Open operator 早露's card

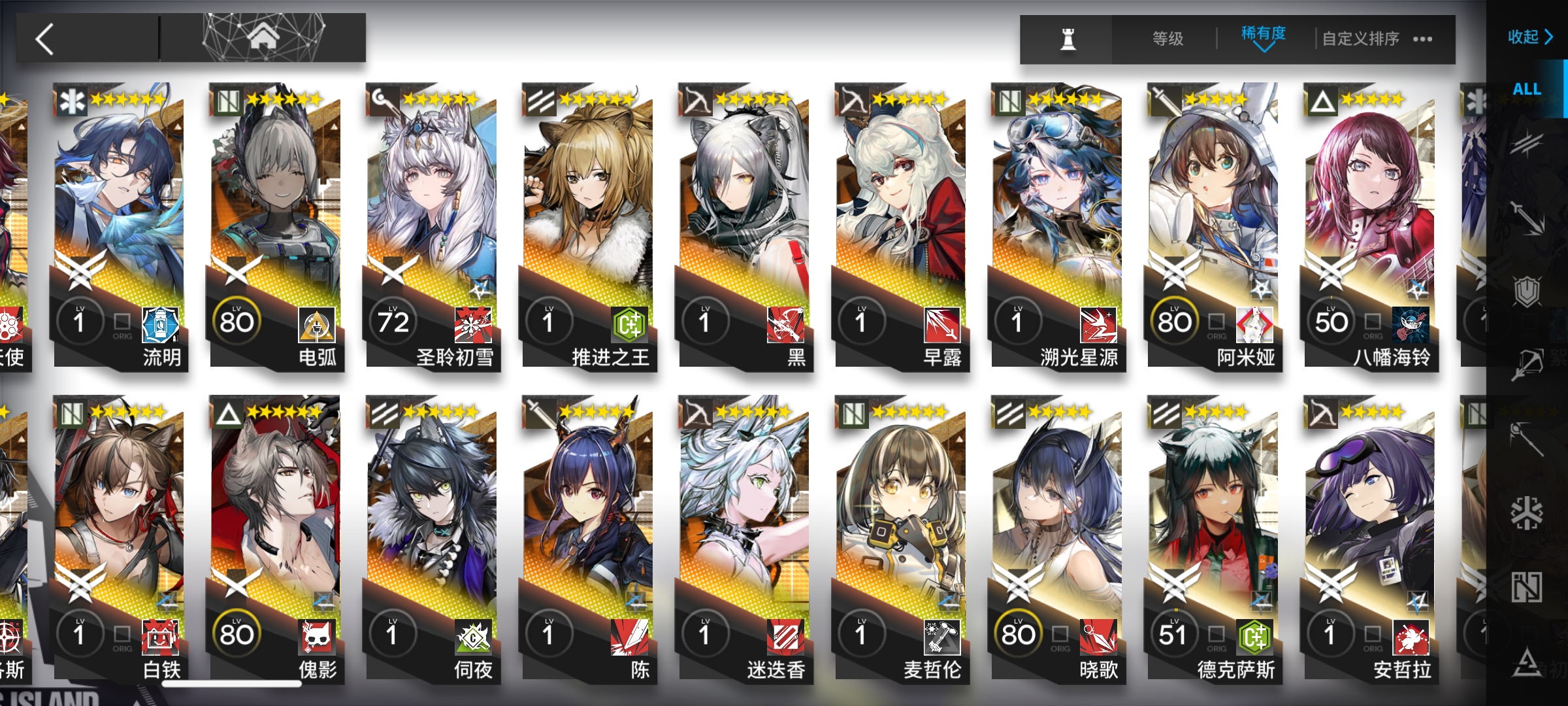[x=900, y=222]
